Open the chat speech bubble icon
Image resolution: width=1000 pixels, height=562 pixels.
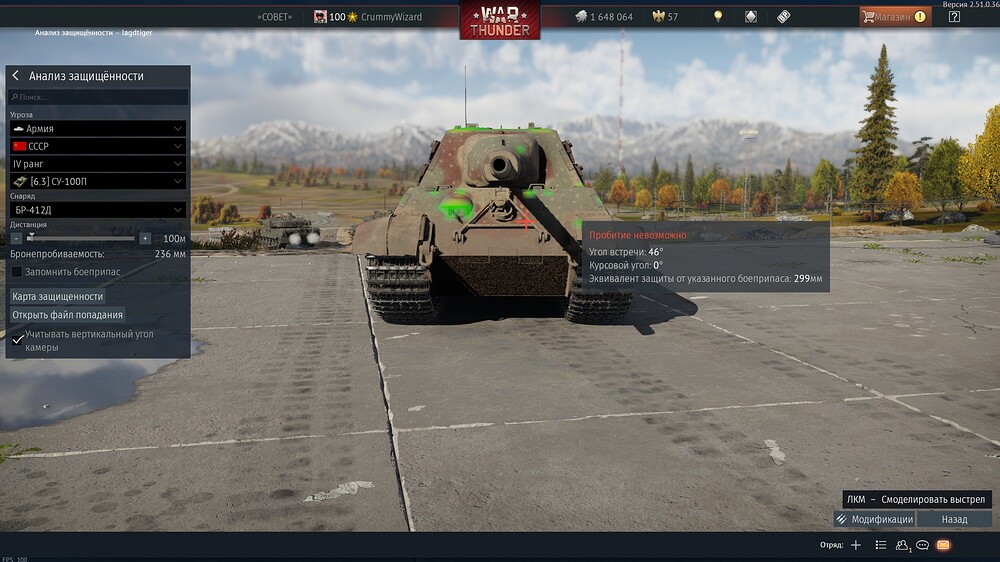point(923,545)
